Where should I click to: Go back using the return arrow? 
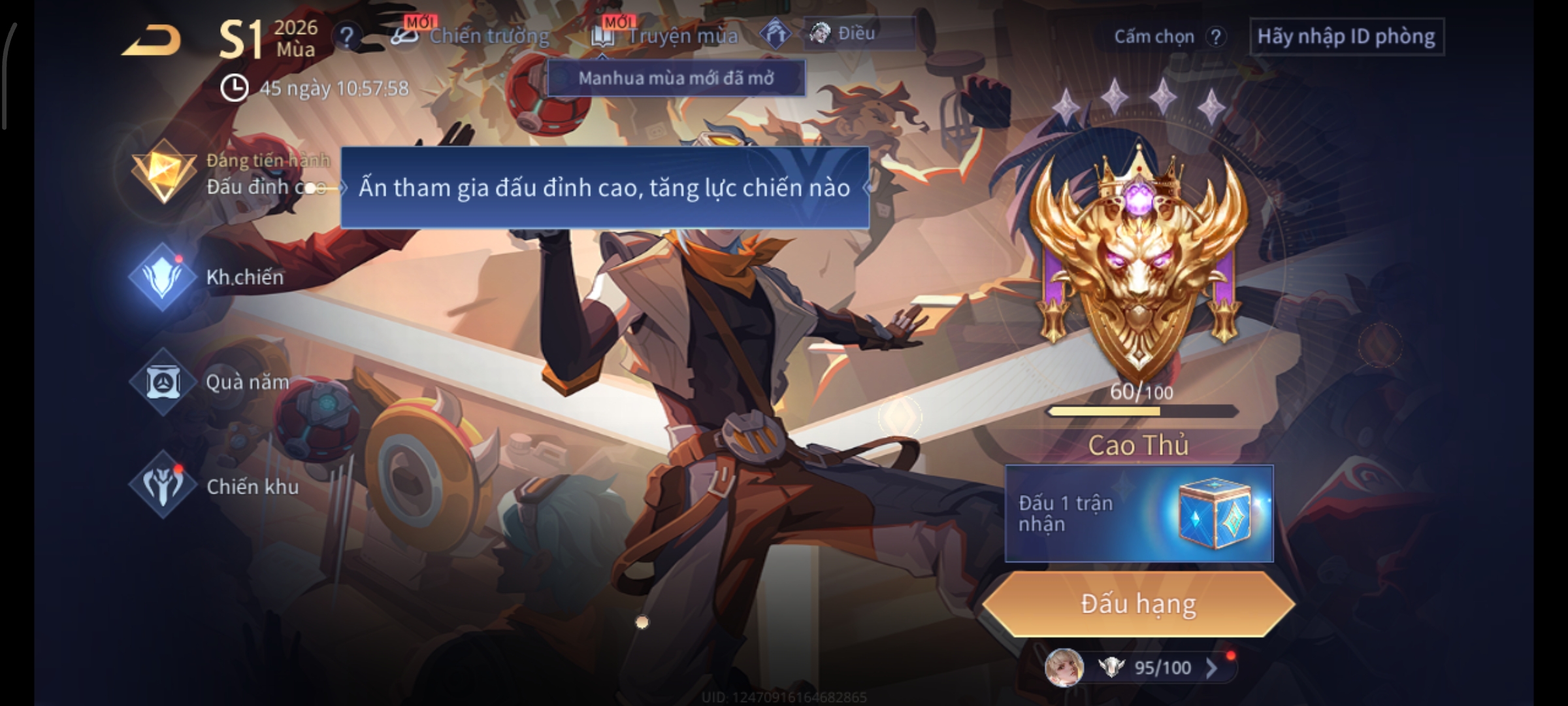tap(152, 41)
